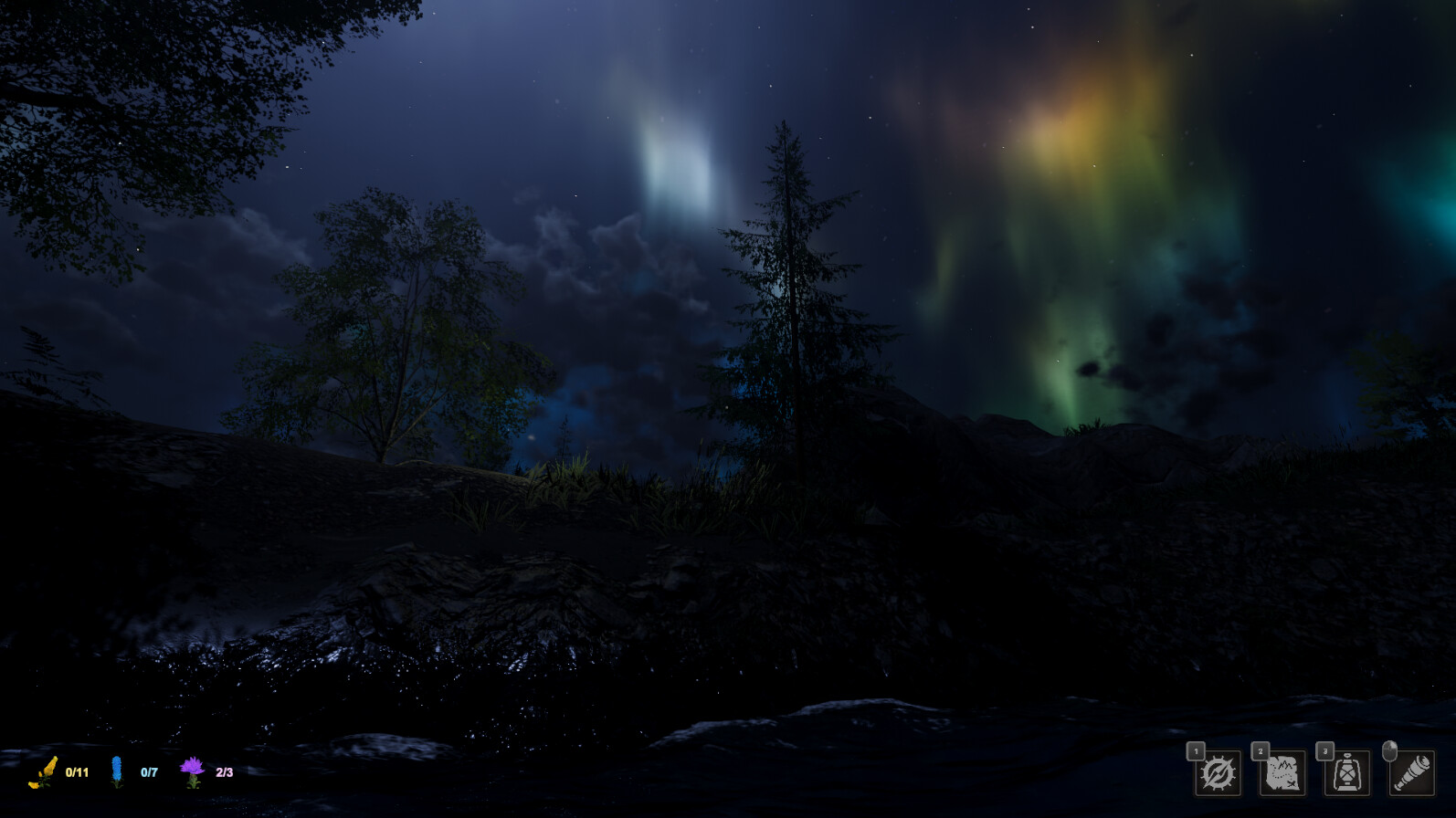Toggle the map view using slot 2

click(x=1282, y=774)
